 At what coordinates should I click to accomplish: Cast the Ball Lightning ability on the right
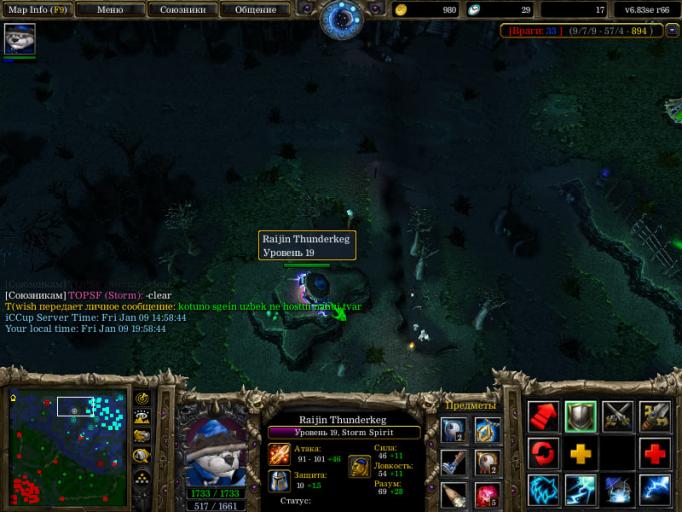[655, 489]
